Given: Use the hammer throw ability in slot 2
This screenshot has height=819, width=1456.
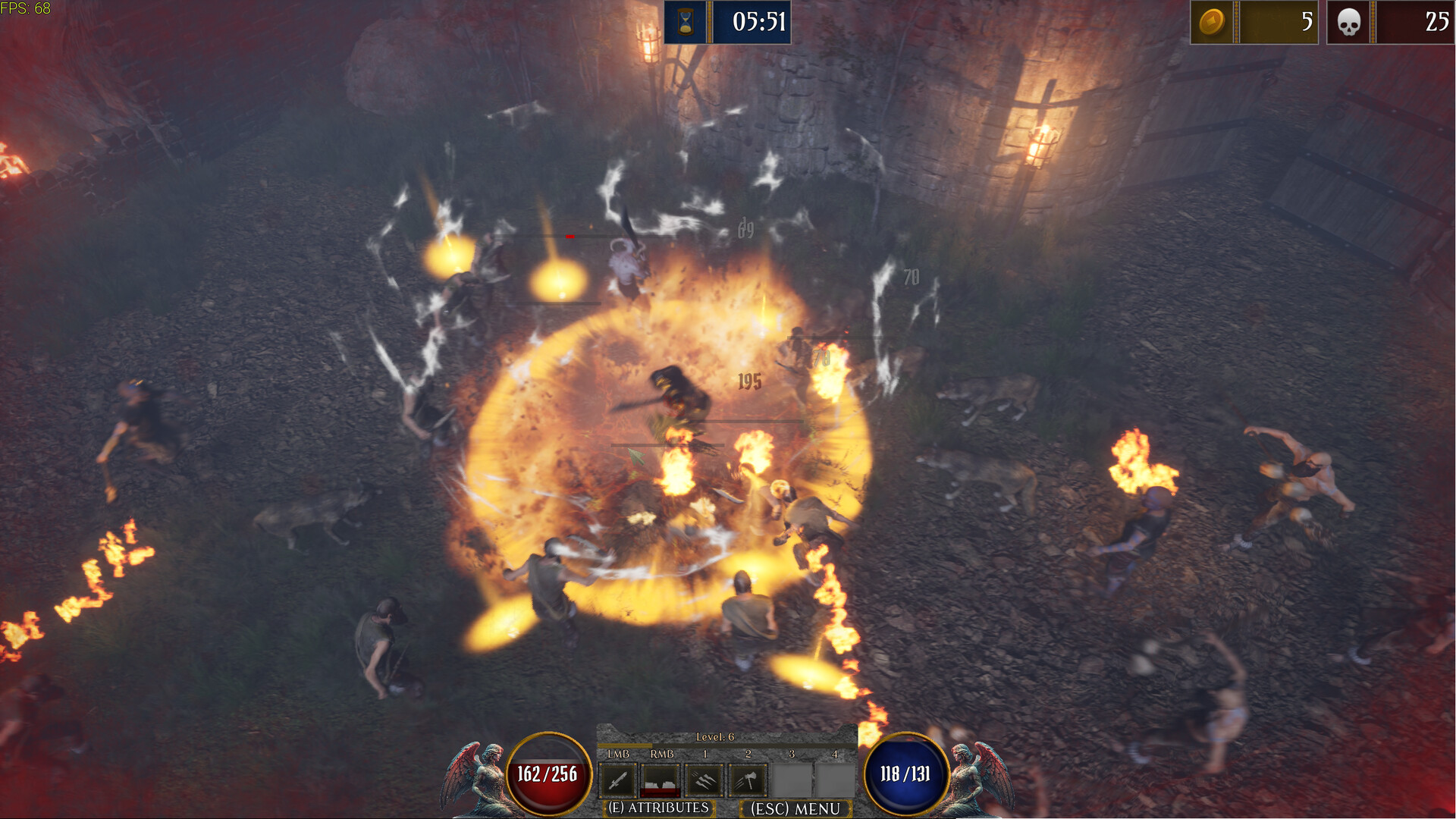Looking at the screenshot, I should click(x=748, y=781).
